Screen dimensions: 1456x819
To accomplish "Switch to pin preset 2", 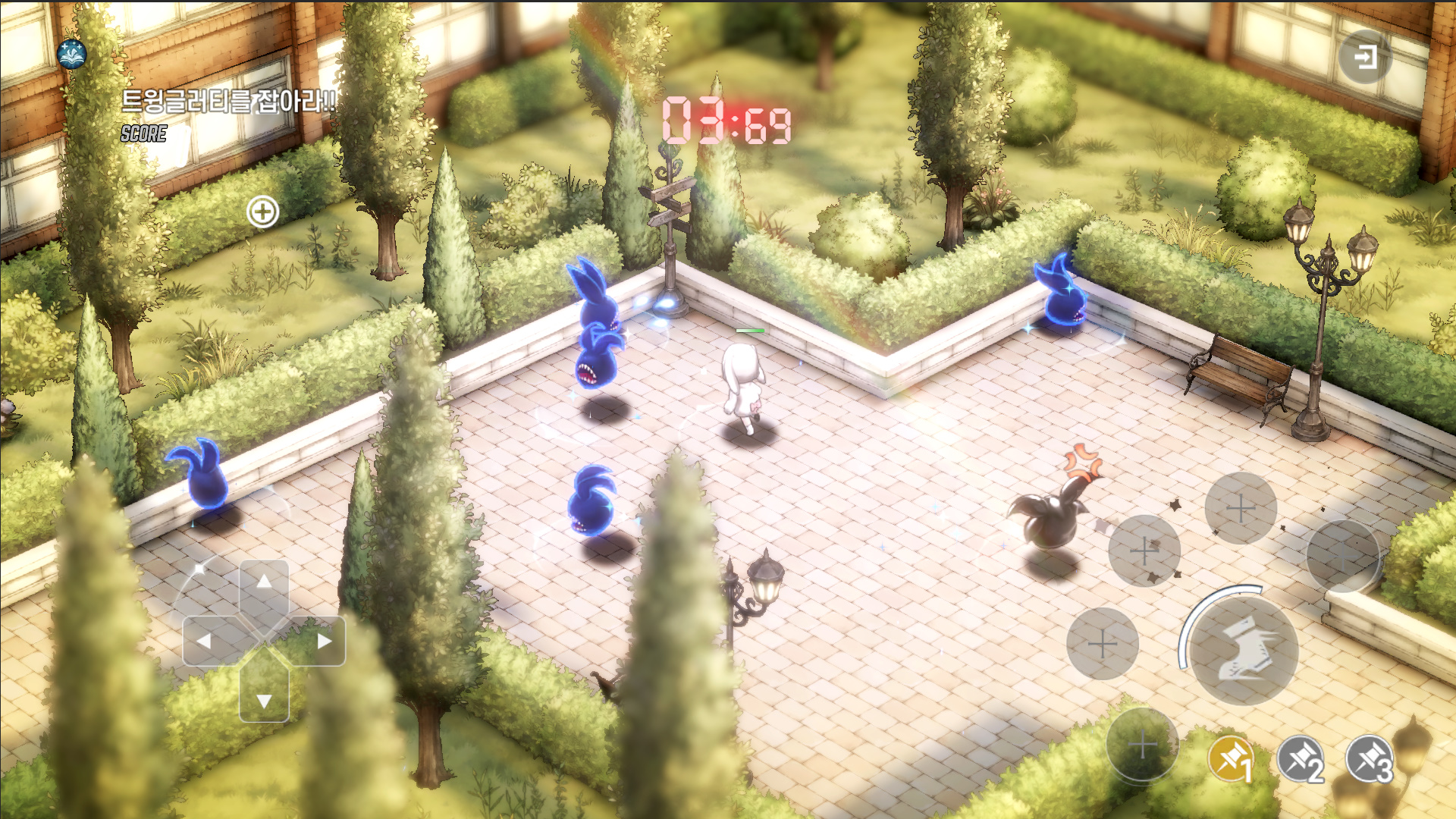I will tap(1301, 759).
